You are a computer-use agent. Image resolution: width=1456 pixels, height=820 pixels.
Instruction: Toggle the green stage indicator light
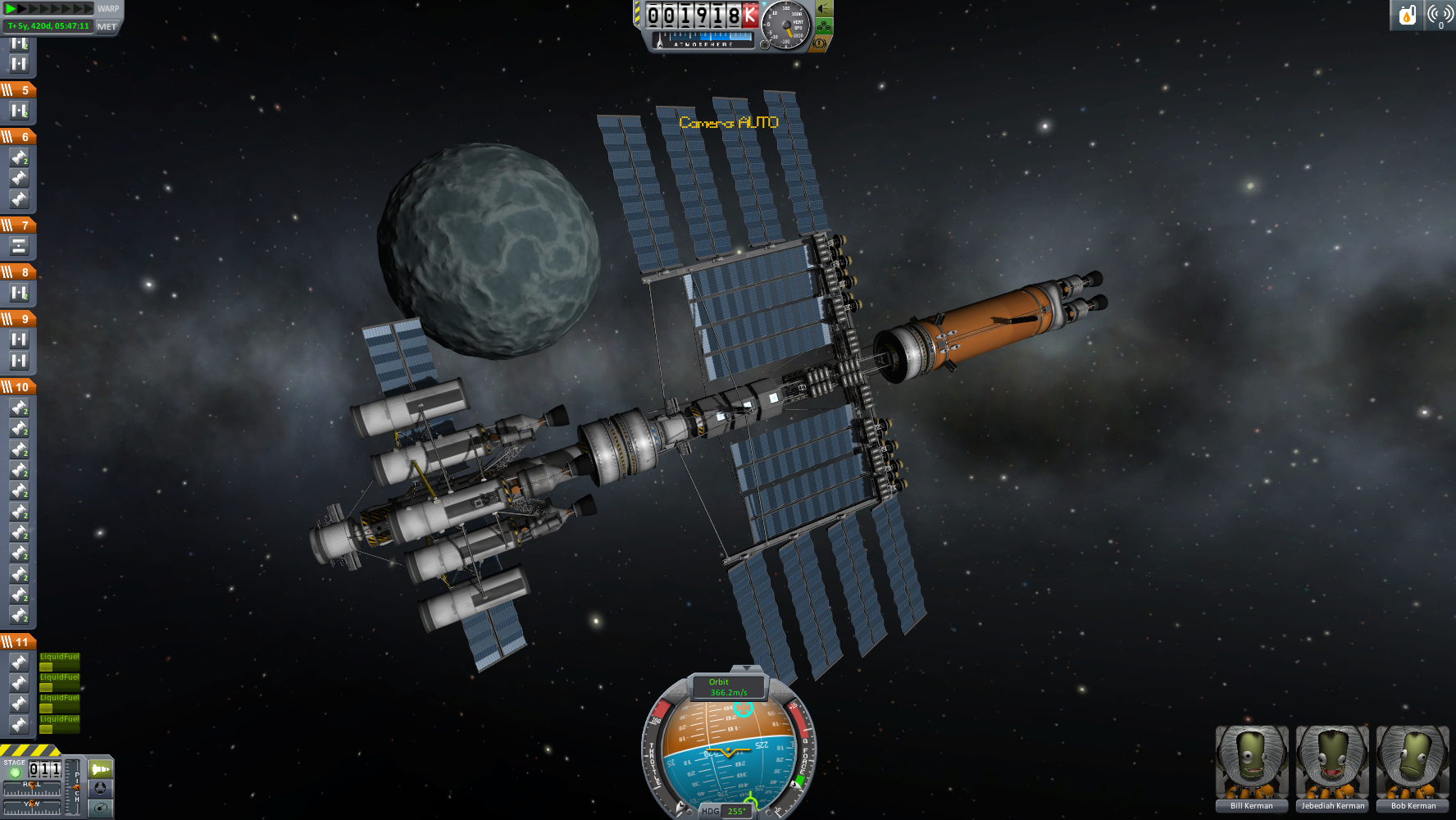15,772
